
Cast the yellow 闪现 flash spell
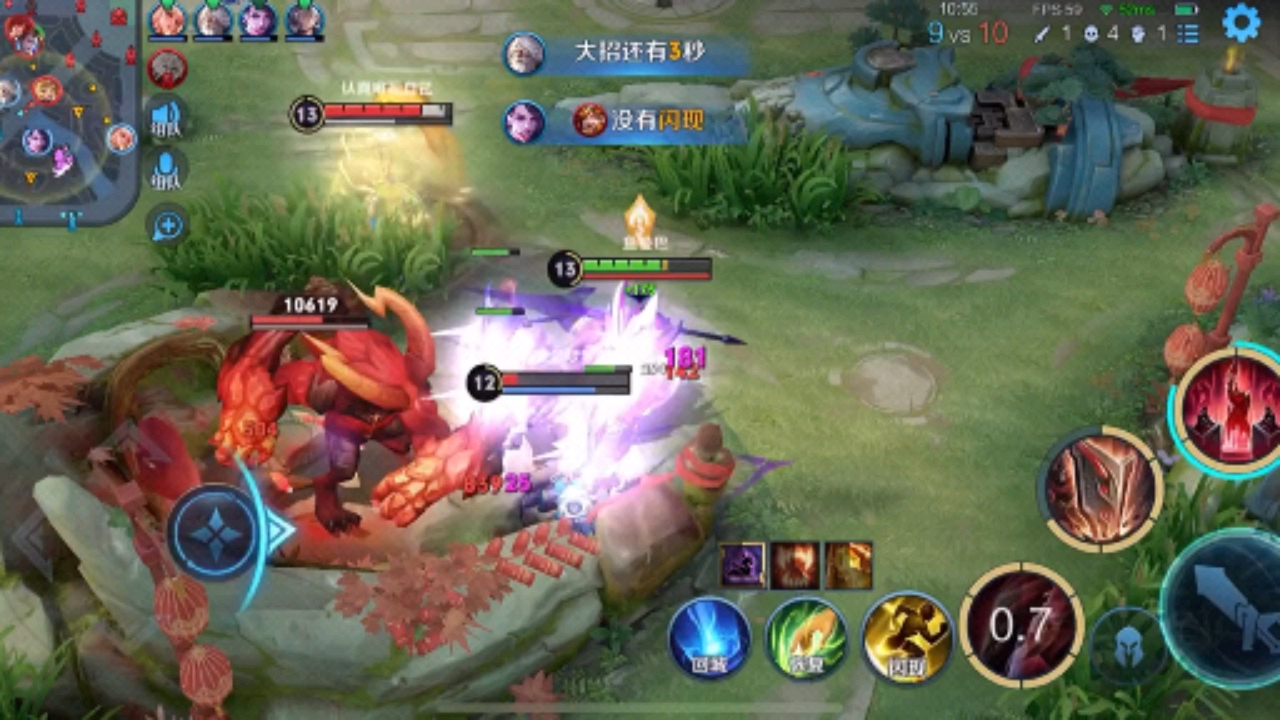click(907, 639)
